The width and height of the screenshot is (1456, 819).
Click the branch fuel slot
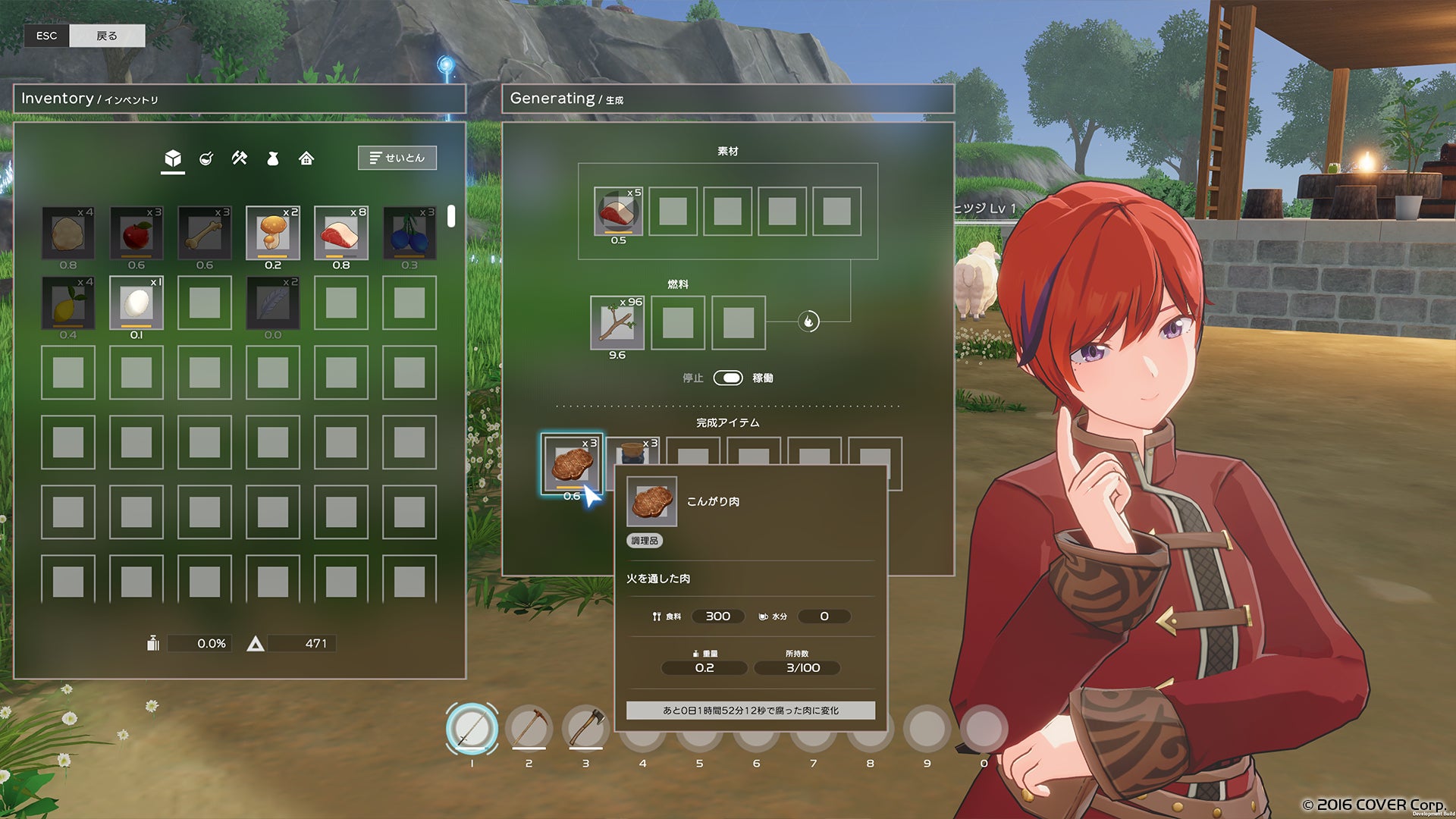(x=617, y=322)
